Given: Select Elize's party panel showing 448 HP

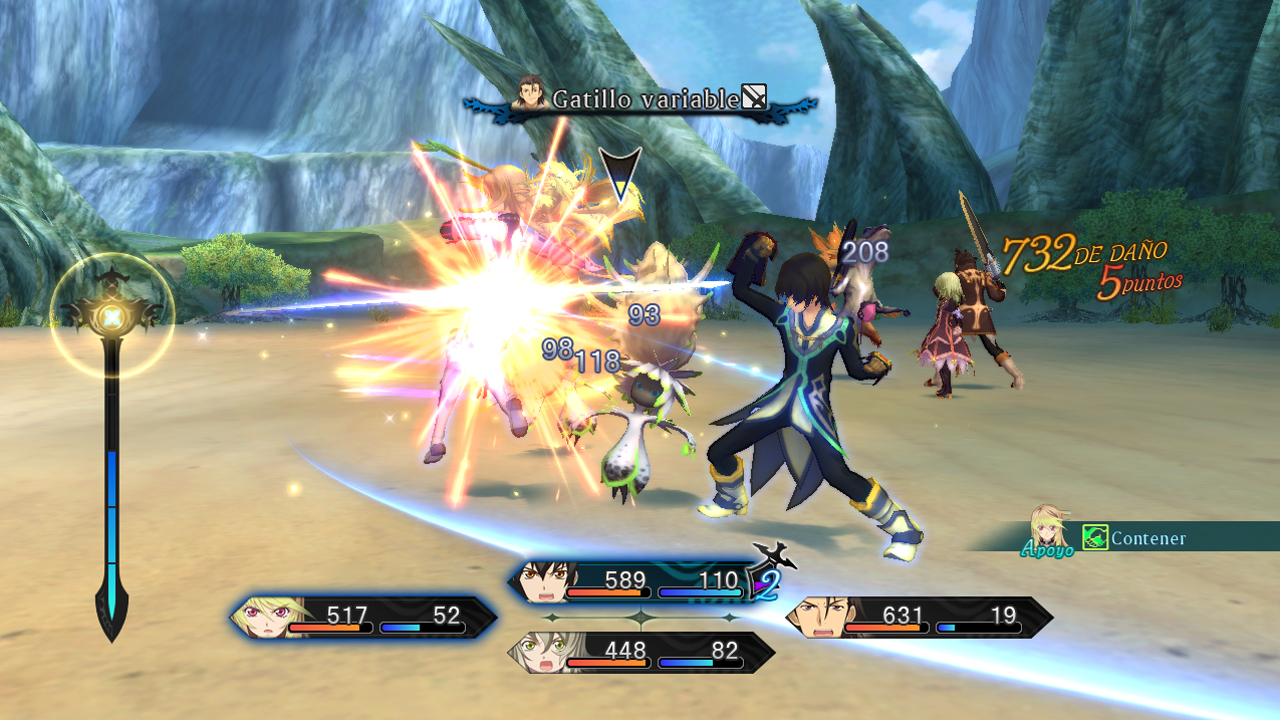Looking at the screenshot, I should (x=642, y=653).
